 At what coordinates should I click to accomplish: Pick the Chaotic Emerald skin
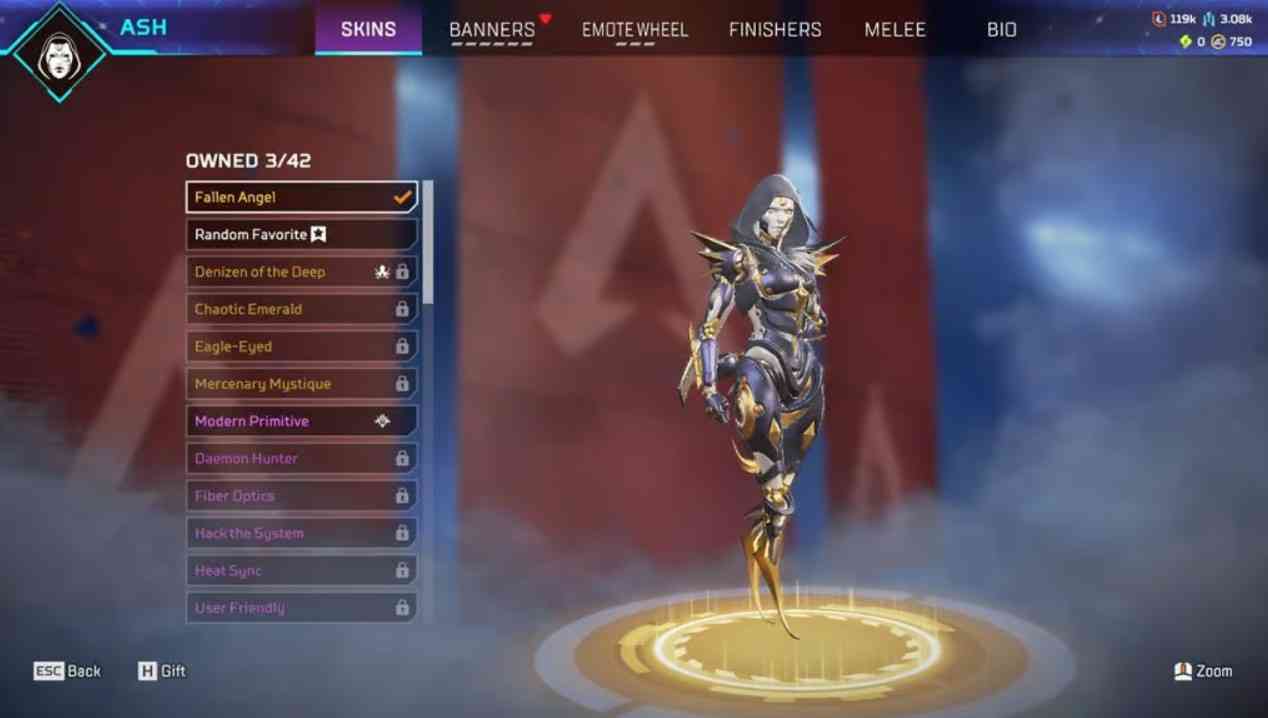pyautogui.click(x=301, y=309)
